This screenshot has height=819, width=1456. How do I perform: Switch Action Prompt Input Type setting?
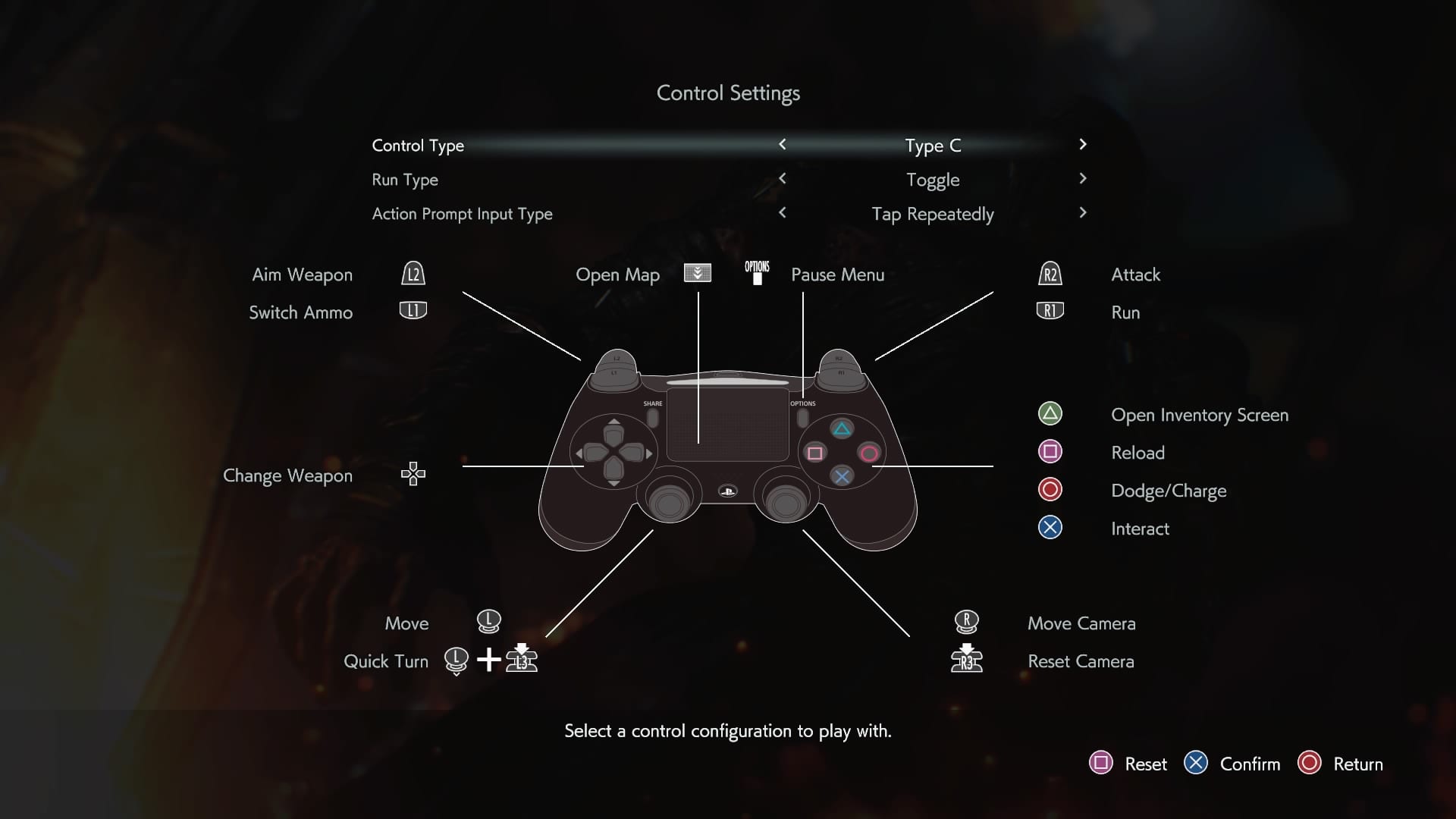coord(933,214)
